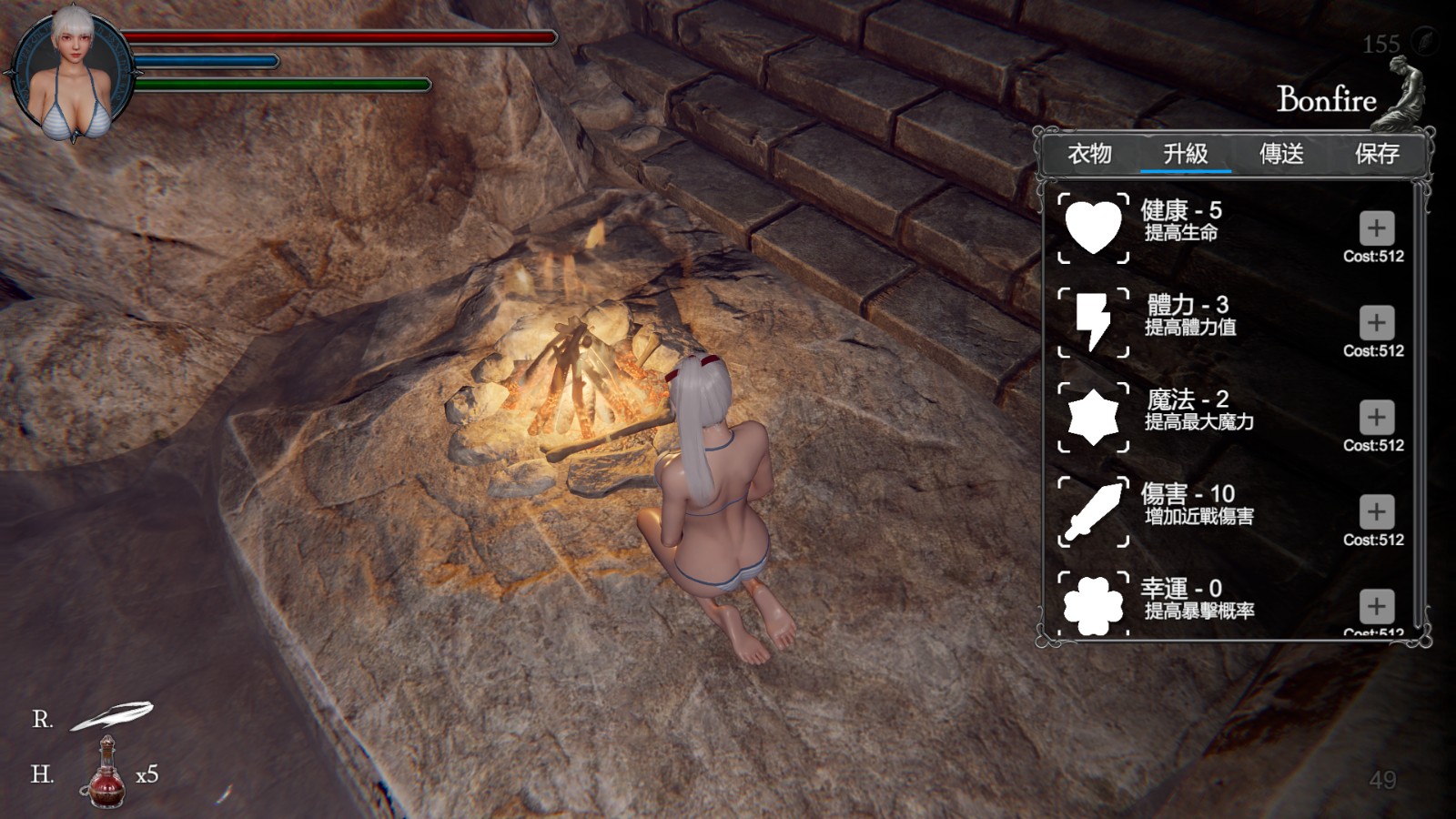
Task: Click the character portrait
Action: coord(71,75)
